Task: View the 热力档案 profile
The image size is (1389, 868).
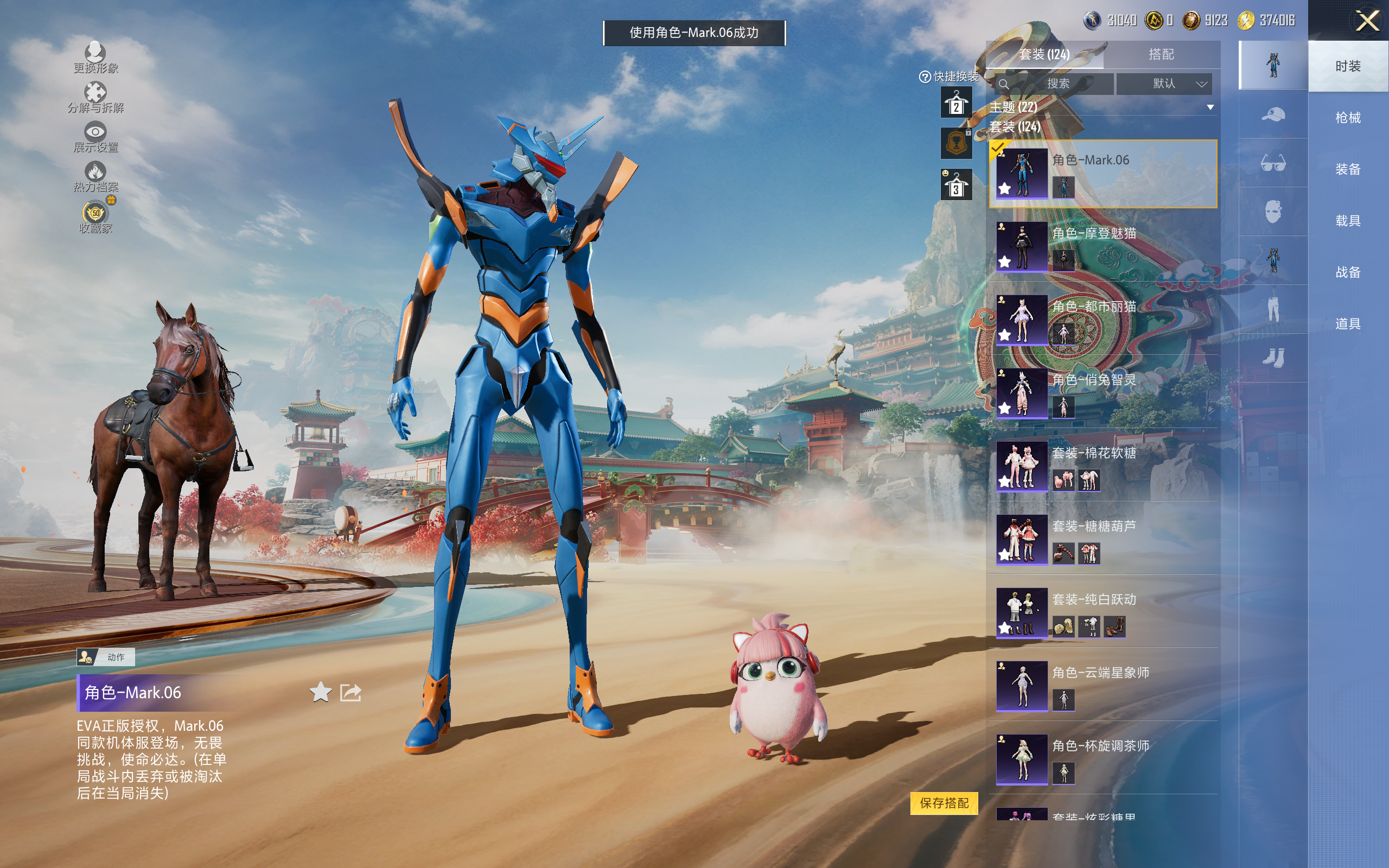Action: click(x=95, y=176)
